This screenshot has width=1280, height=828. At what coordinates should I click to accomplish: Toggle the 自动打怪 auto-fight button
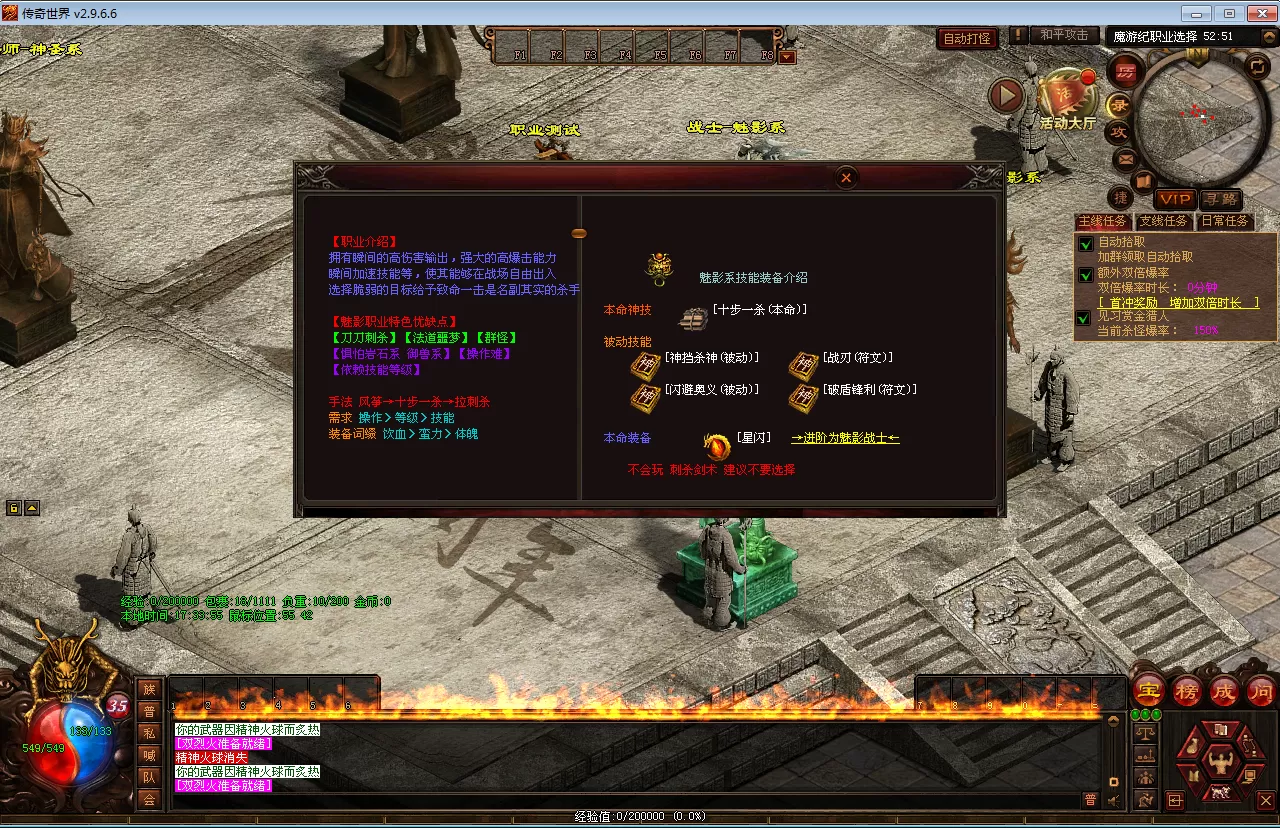tap(967, 39)
